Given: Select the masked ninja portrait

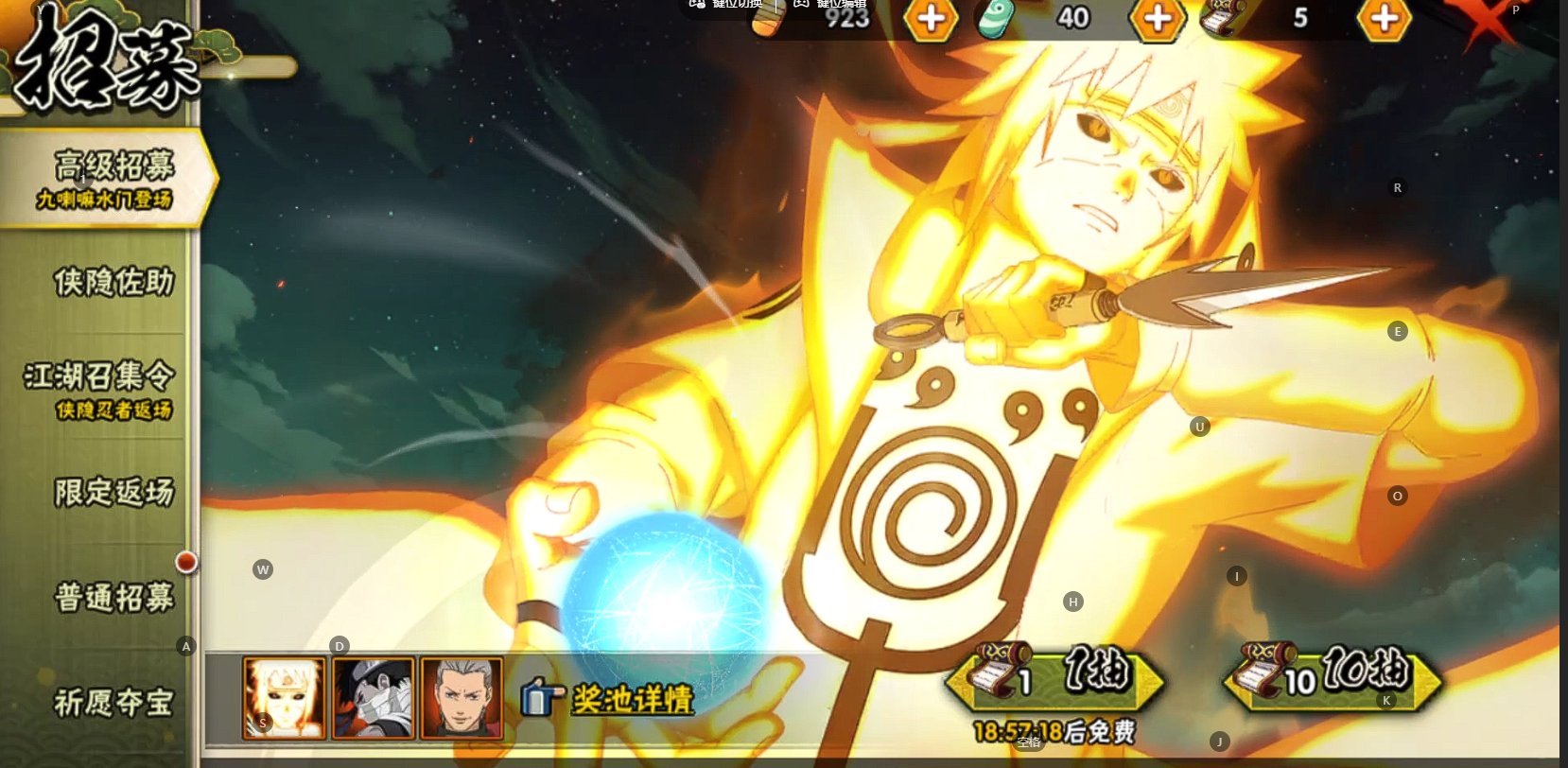Looking at the screenshot, I should pos(374,699).
